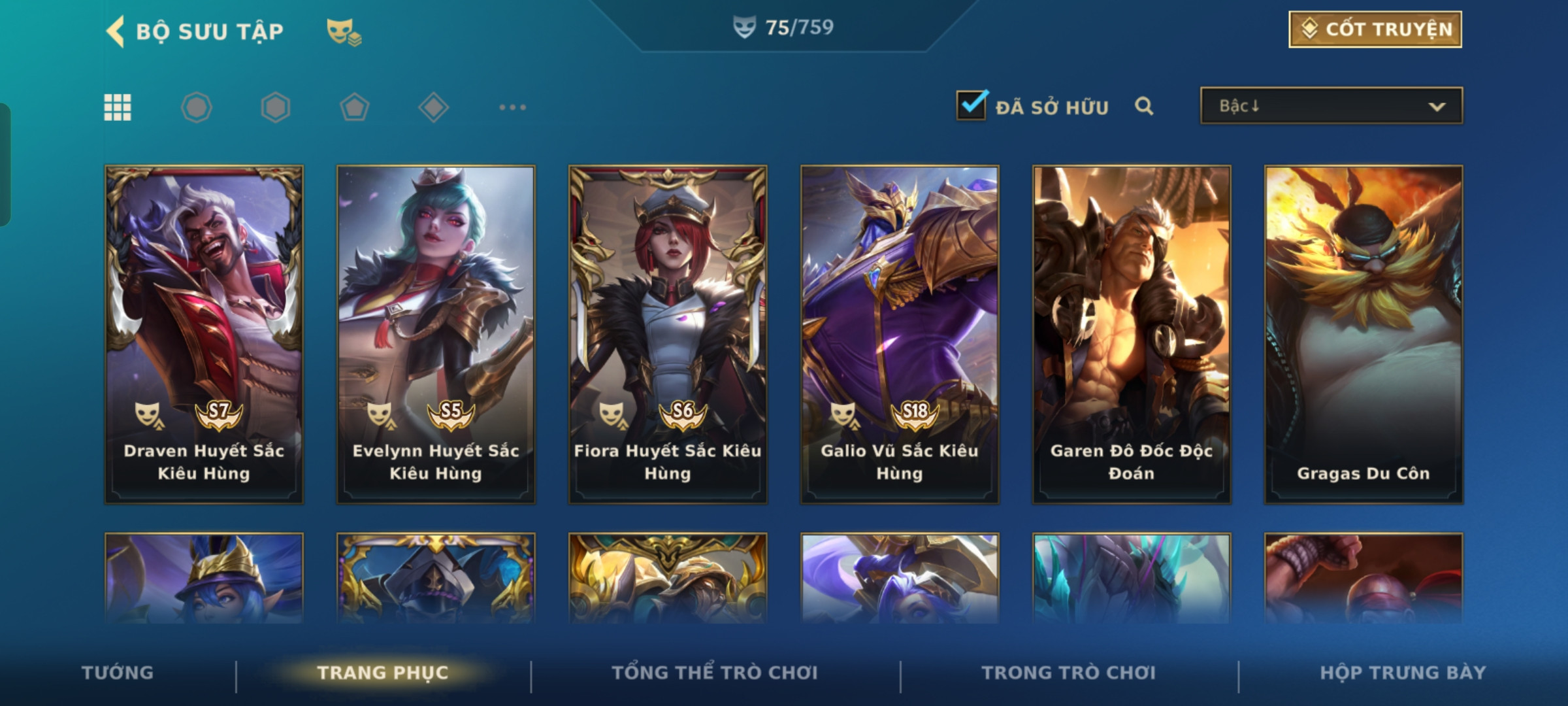The height and width of the screenshot is (706, 1568).
Task: Open the Cốt Truyện button
Action: pyautogui.click(x=1375, y=29)
